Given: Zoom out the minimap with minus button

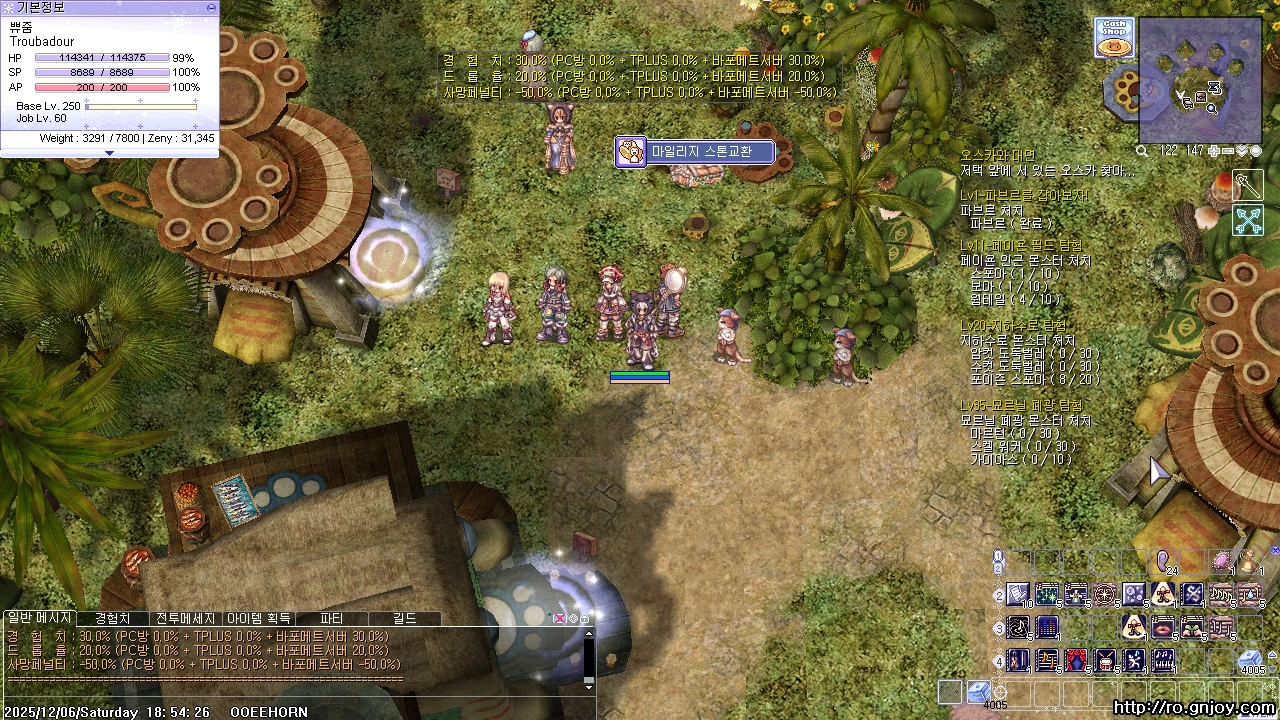Looking at the screenshot, I should (x=1228, y=151).
